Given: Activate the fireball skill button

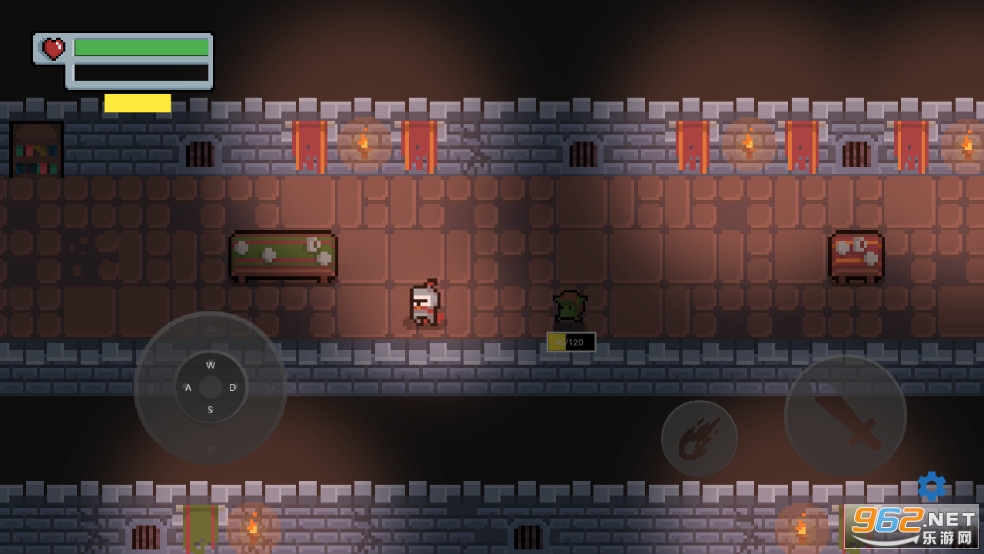Looking at the screenshot, I should click(x=699, y=439).
